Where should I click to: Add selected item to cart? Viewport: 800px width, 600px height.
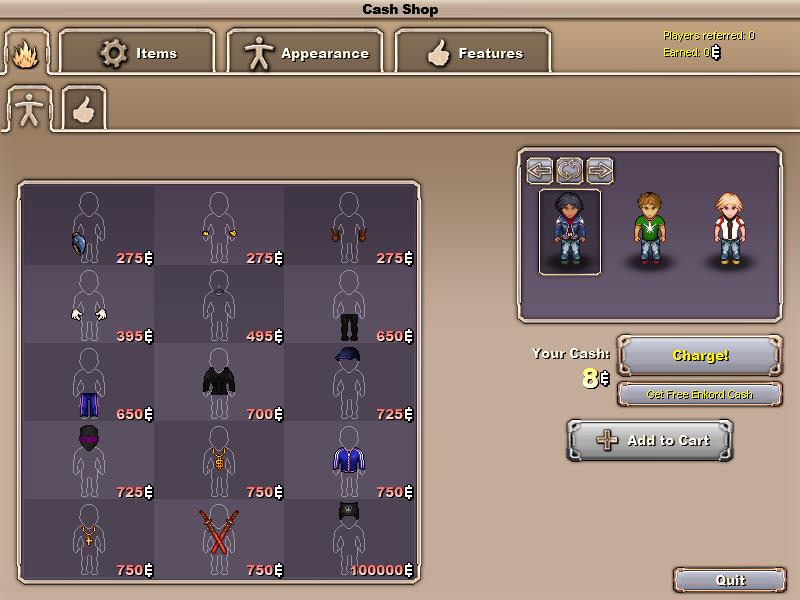click(x=650, y=440)
